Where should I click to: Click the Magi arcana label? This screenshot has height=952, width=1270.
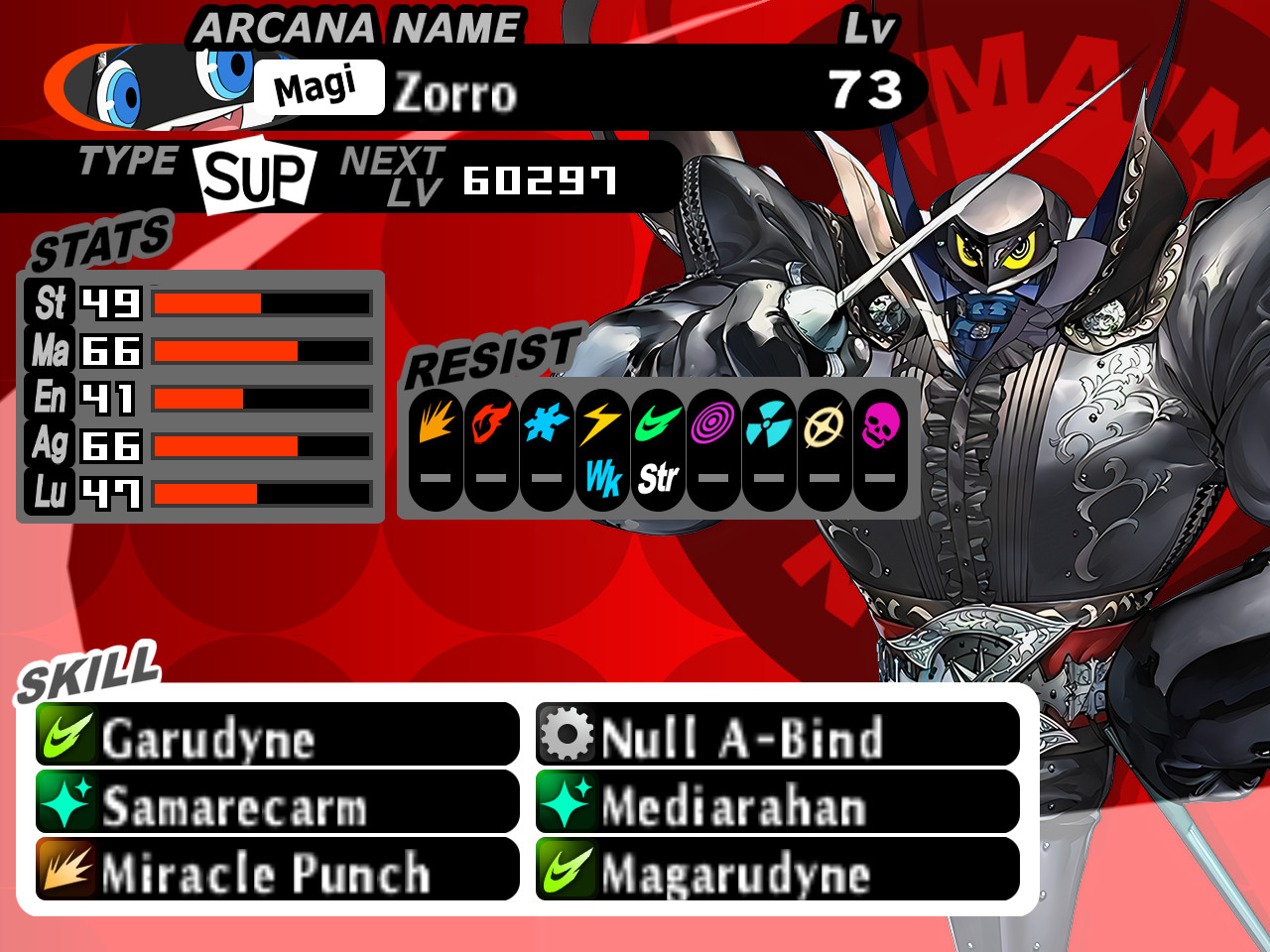coord(320,85)
